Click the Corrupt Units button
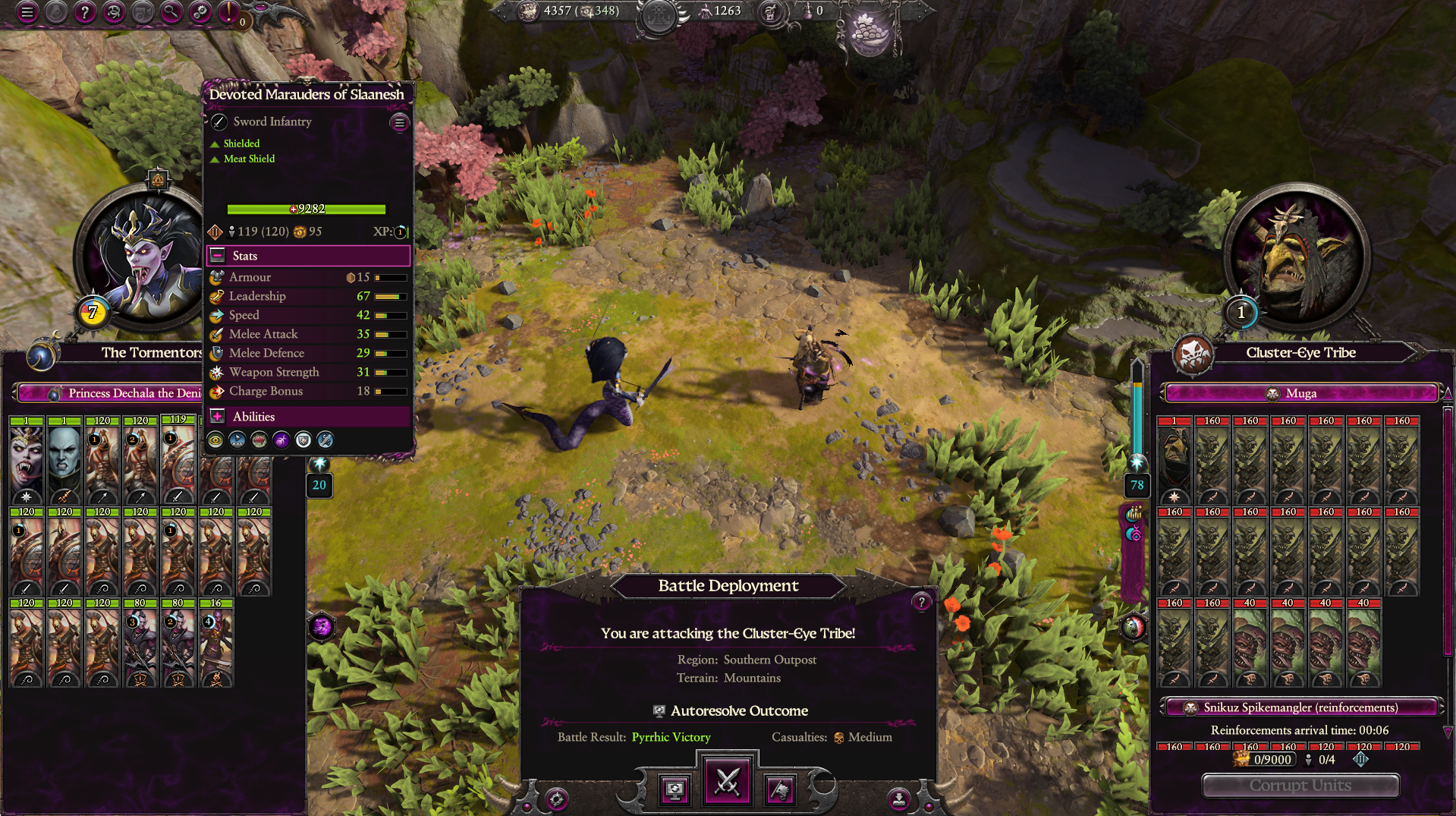 [1300, 786]
